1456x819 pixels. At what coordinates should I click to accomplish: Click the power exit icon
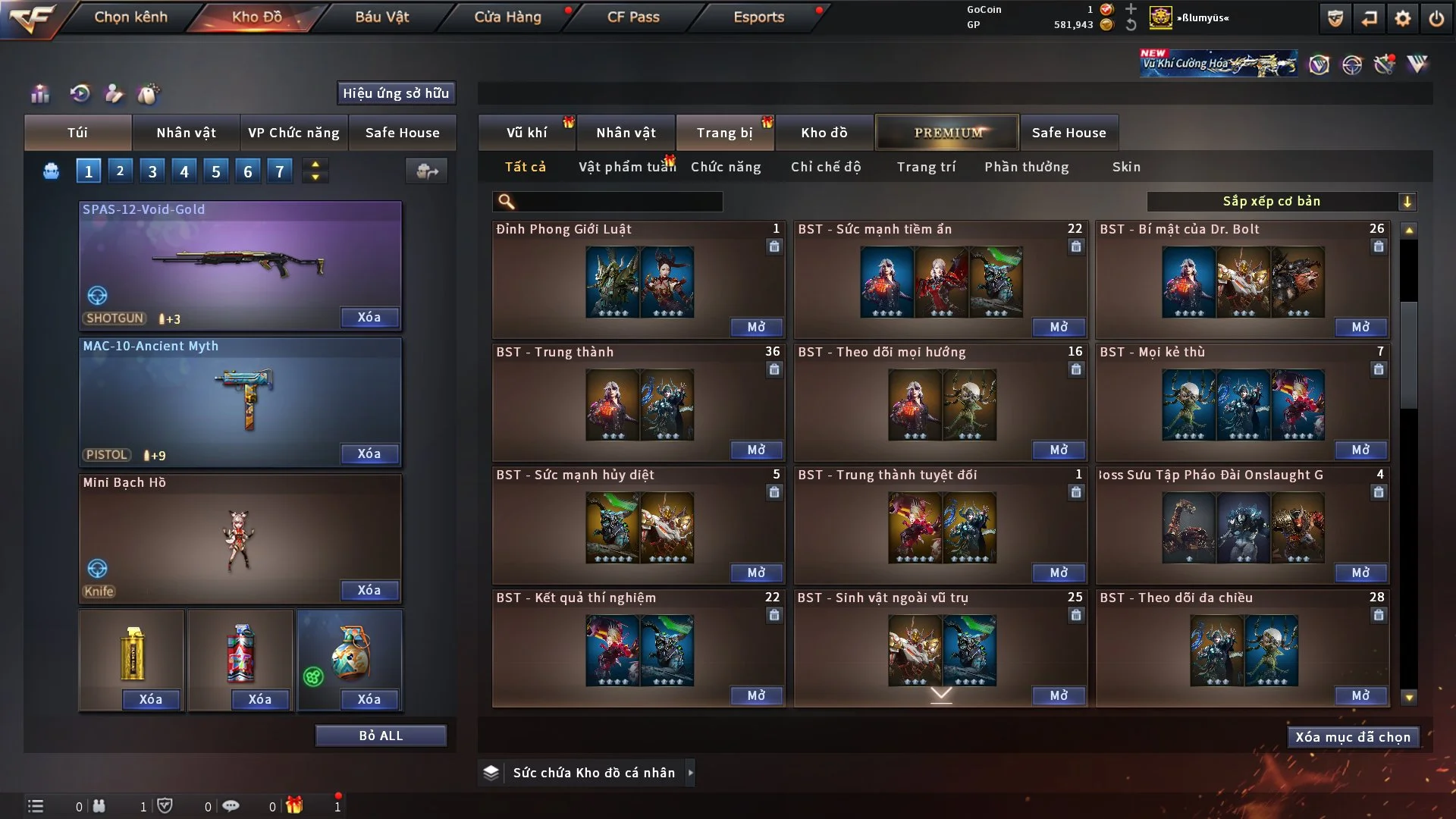[1436, 18]
